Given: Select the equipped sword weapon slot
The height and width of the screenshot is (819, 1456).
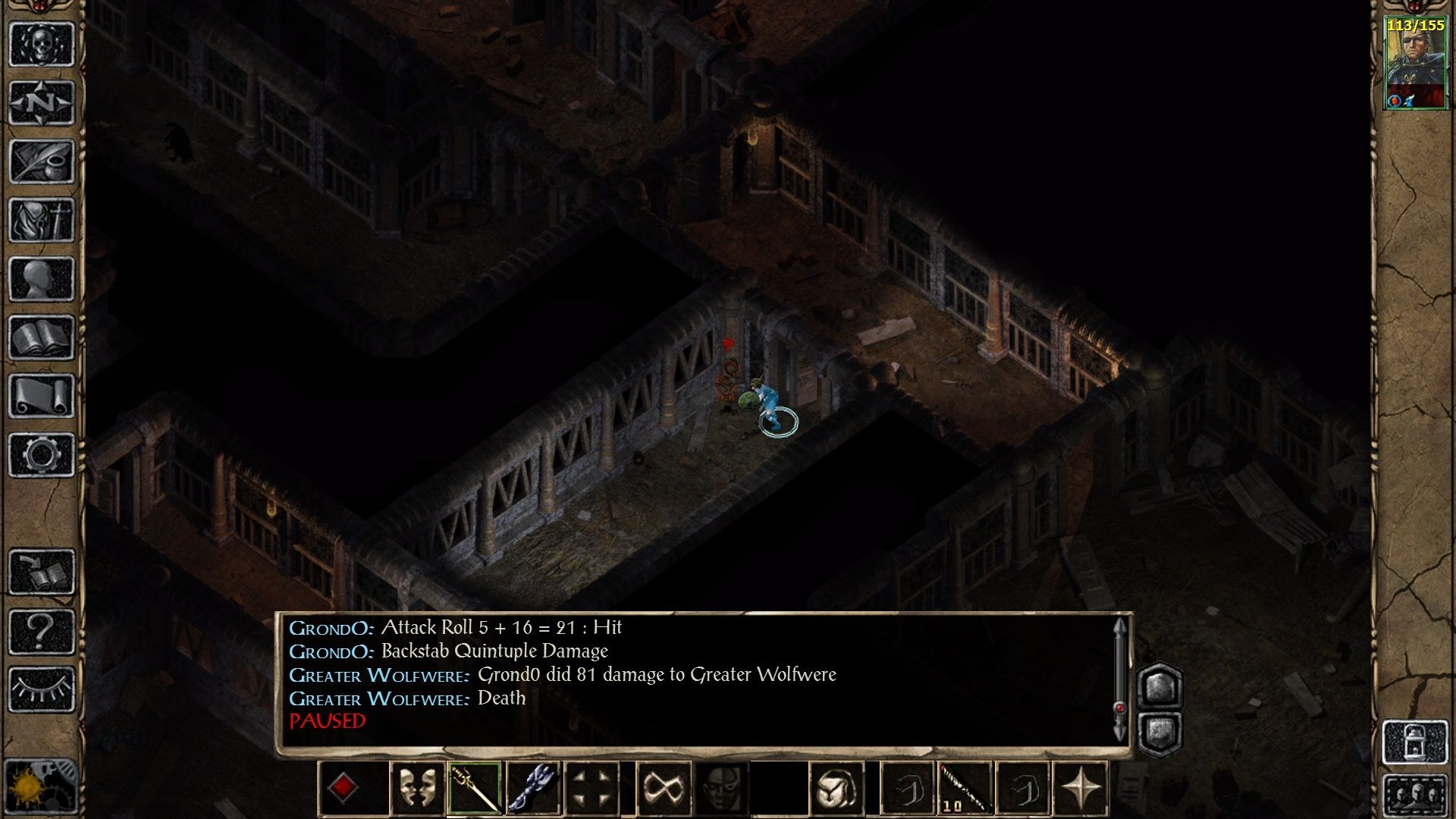Looking at the screenshot, I should (x=474, y=789).
